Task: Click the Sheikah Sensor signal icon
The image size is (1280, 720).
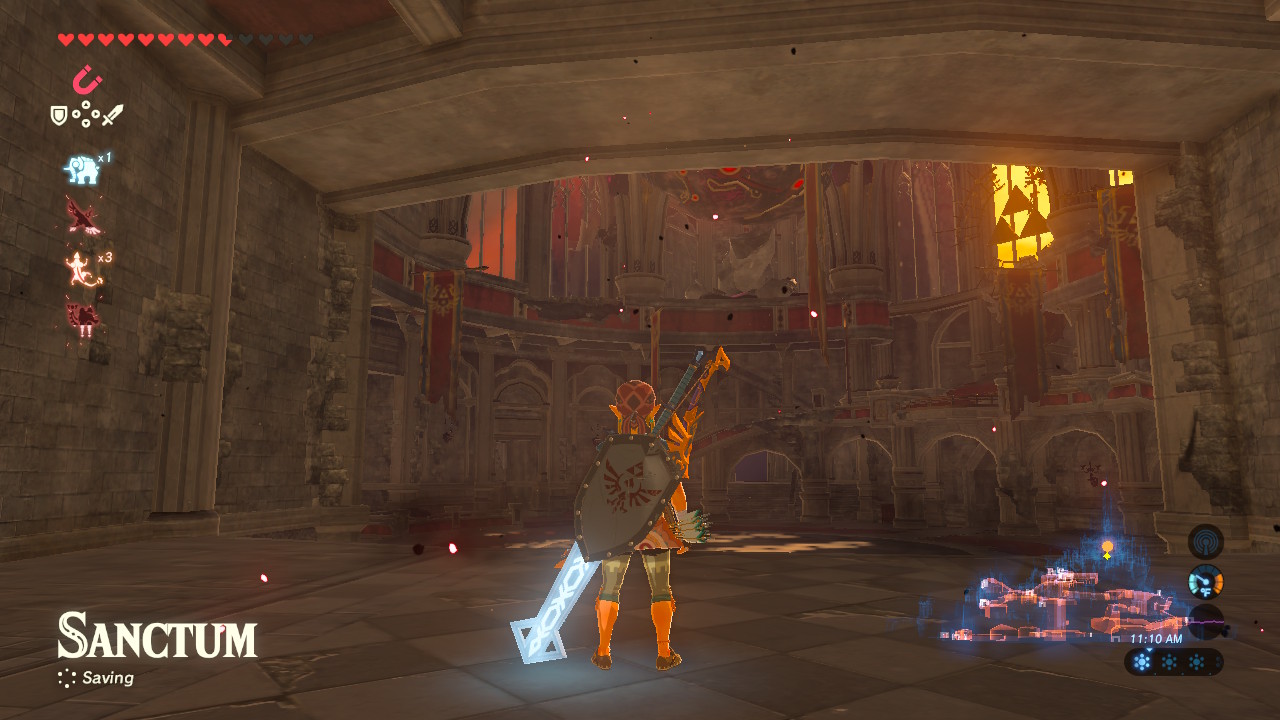Action: 1205,541
